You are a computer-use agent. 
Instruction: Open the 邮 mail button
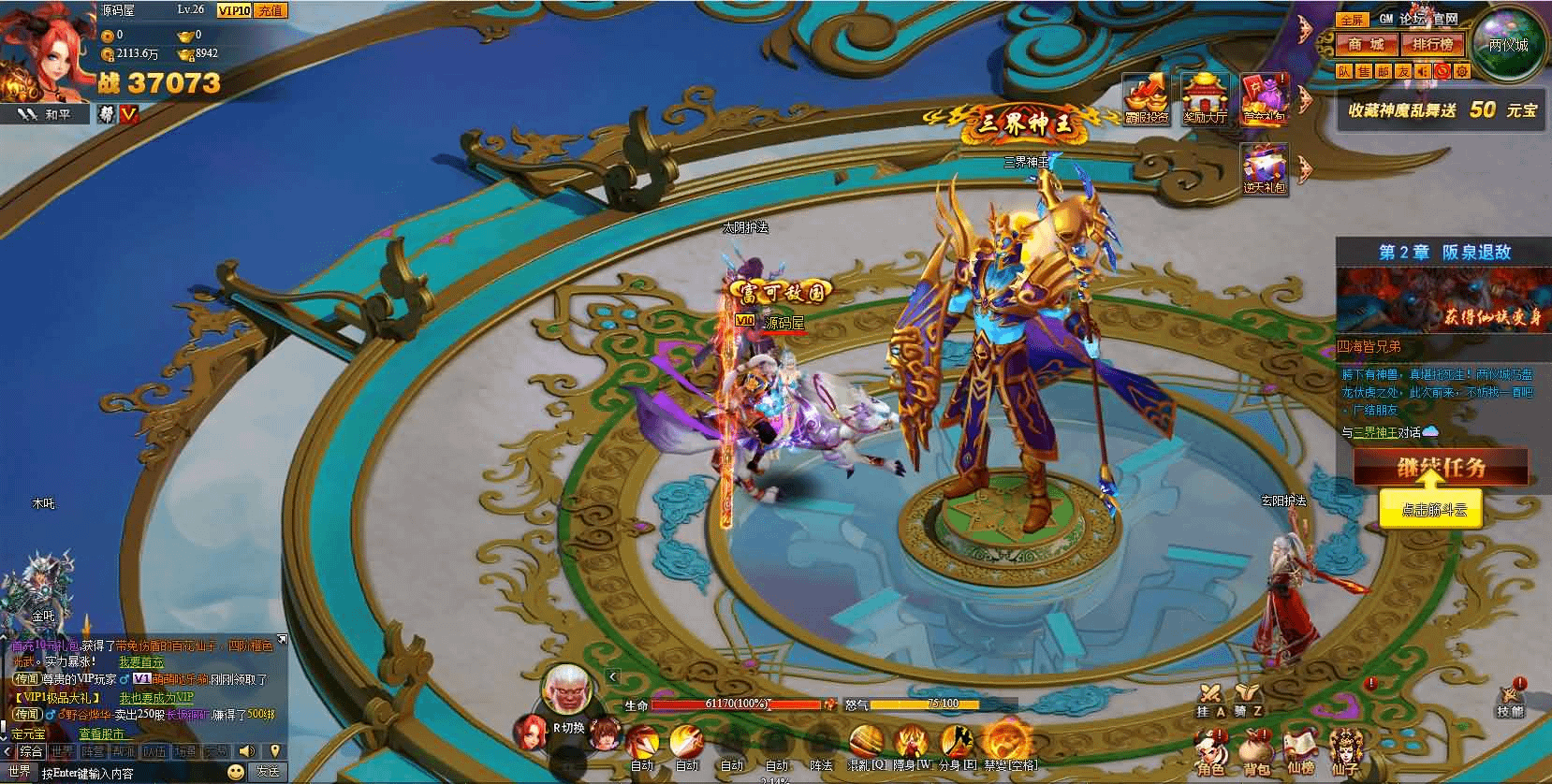(x=1384, y=71)
